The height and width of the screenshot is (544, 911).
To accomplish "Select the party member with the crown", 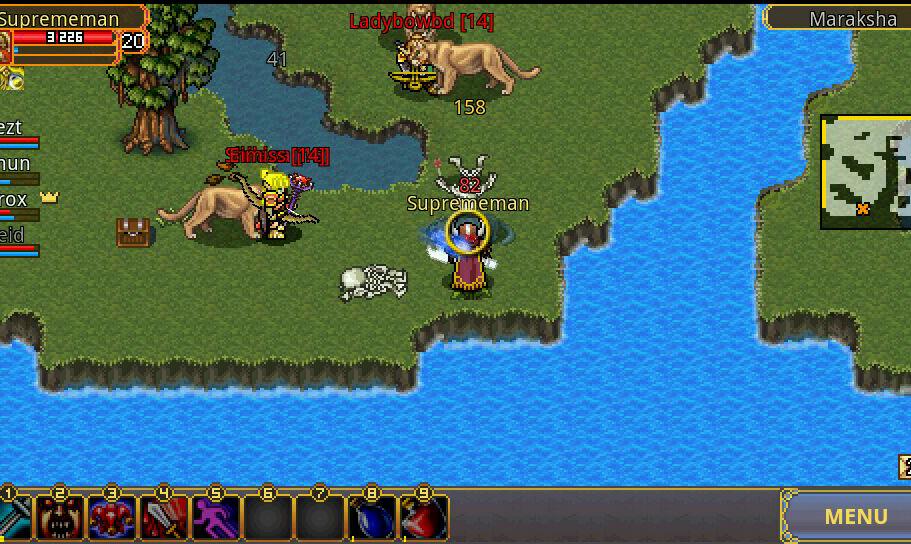I will [20, 201].
